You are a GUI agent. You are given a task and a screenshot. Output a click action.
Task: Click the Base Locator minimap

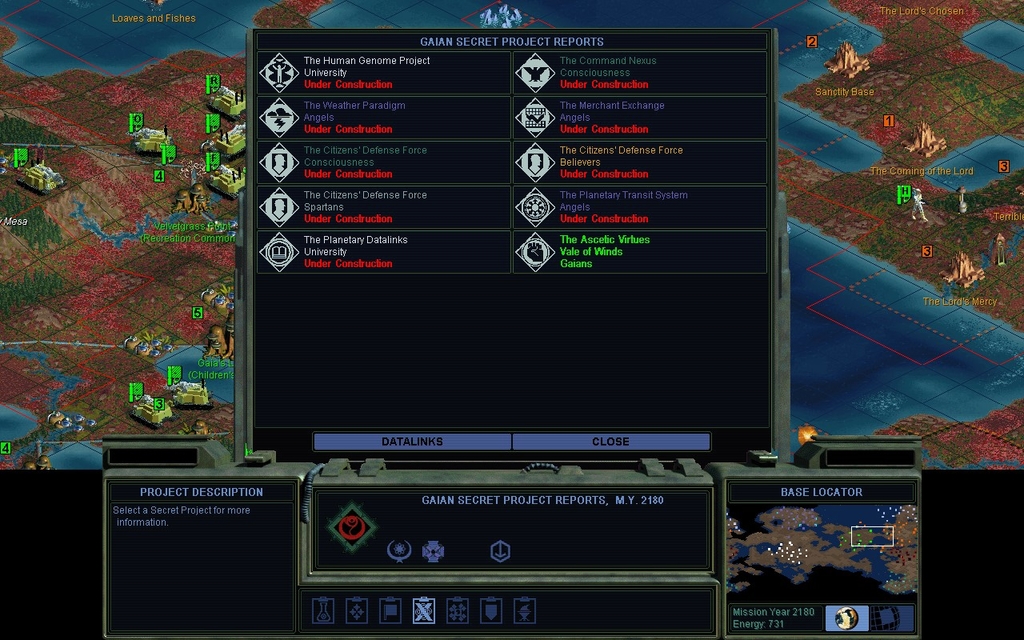(x=820, y=549)
